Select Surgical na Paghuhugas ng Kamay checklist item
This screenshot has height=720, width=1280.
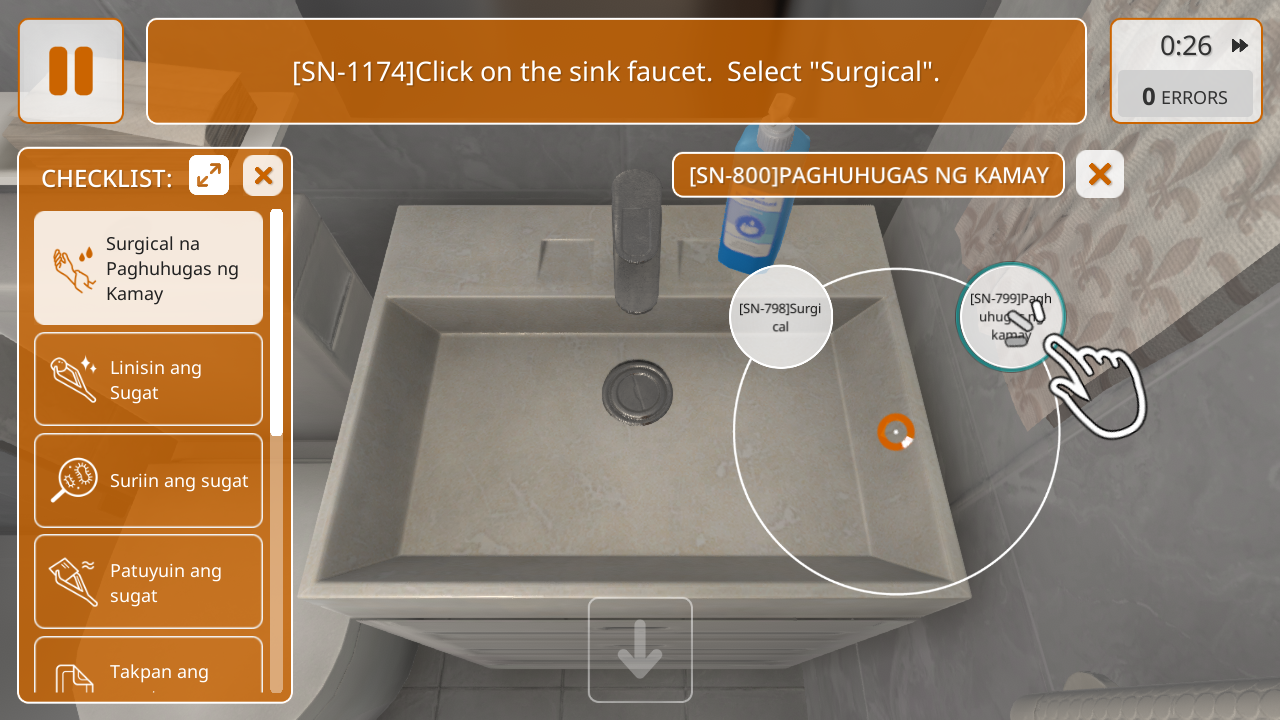tap(148, 268)
